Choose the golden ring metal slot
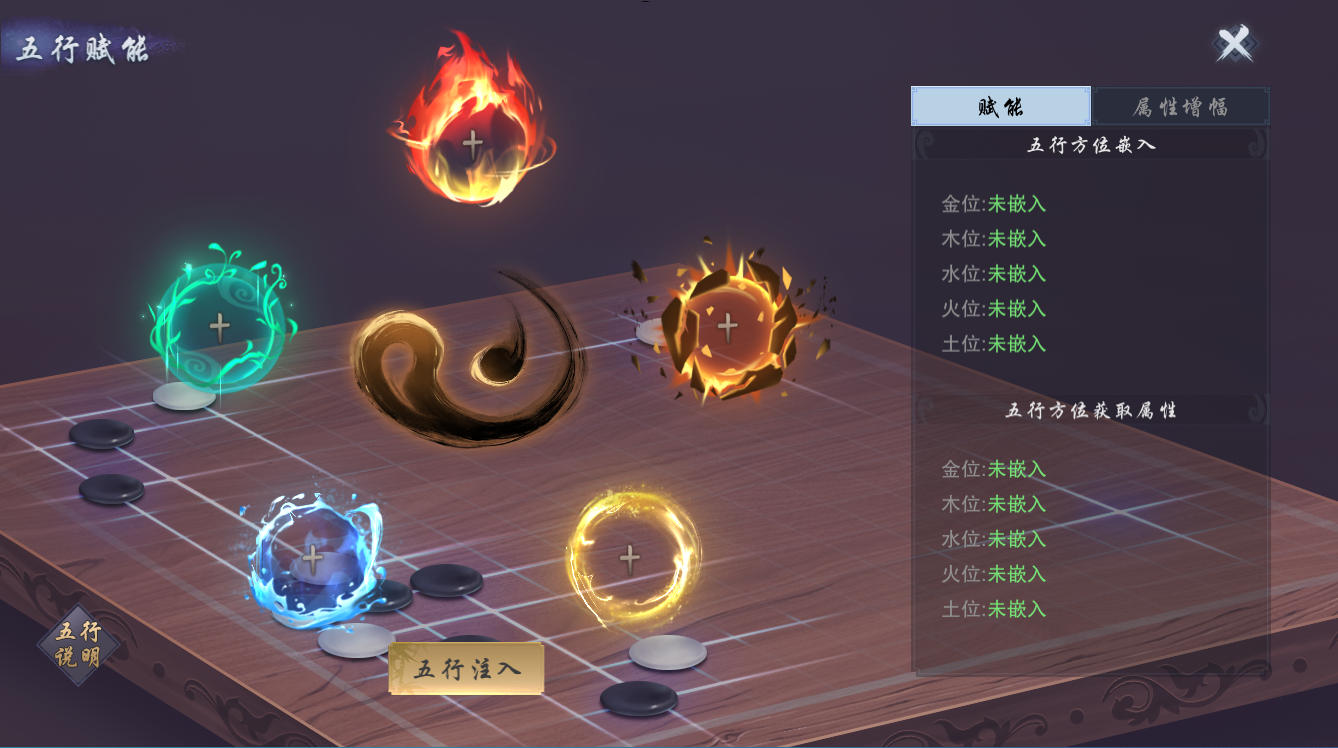The image size is (1338, 748). point(629,557)
